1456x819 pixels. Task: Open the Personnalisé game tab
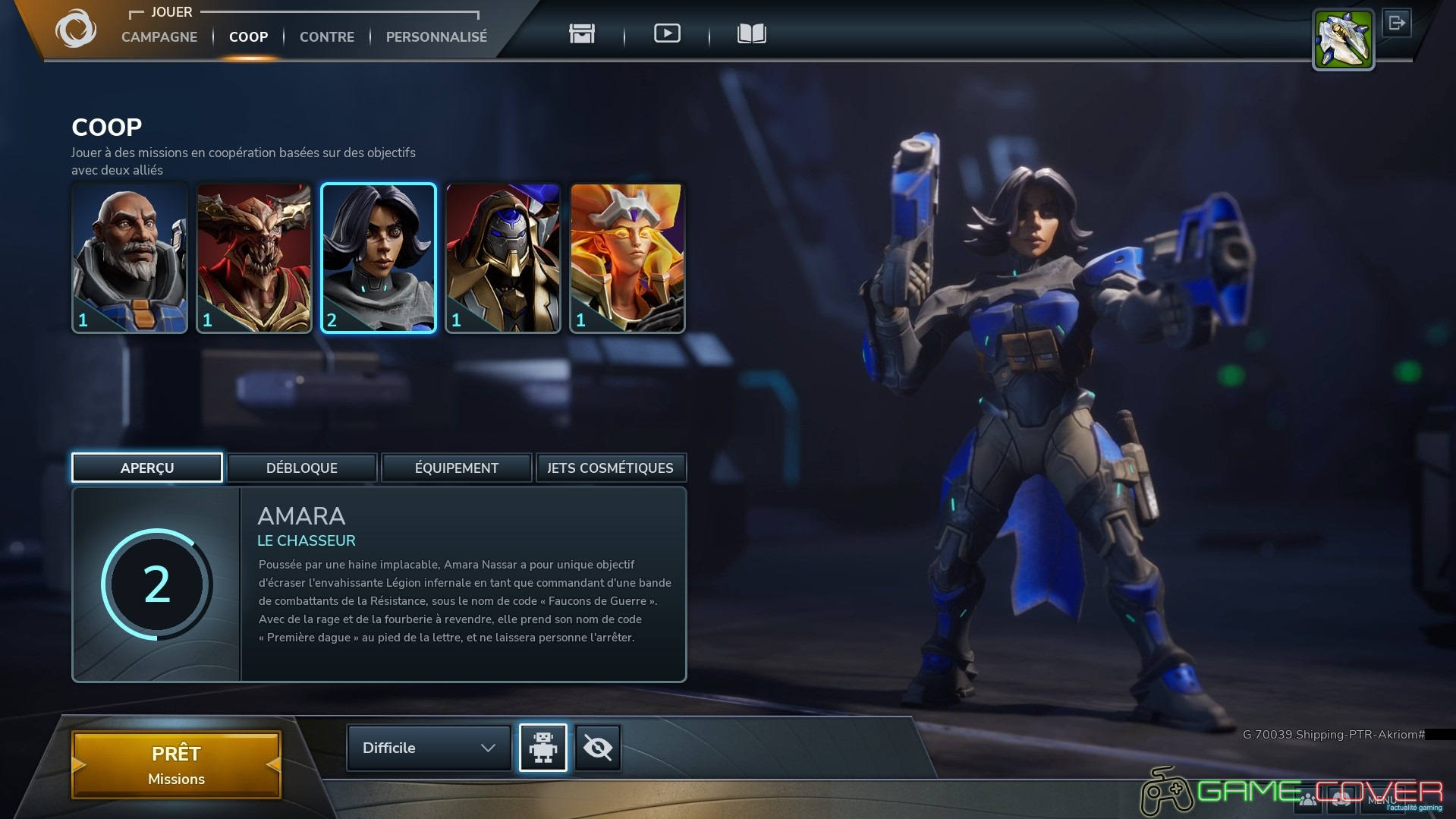coord(436,36)
